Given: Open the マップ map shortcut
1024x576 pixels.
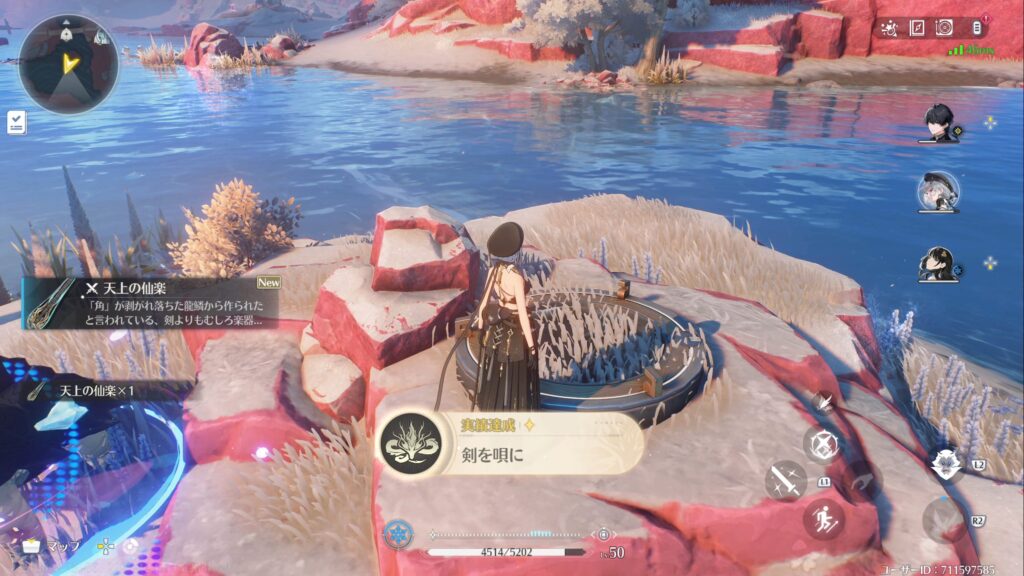Looking at the screenshot, I should (55, 546).
